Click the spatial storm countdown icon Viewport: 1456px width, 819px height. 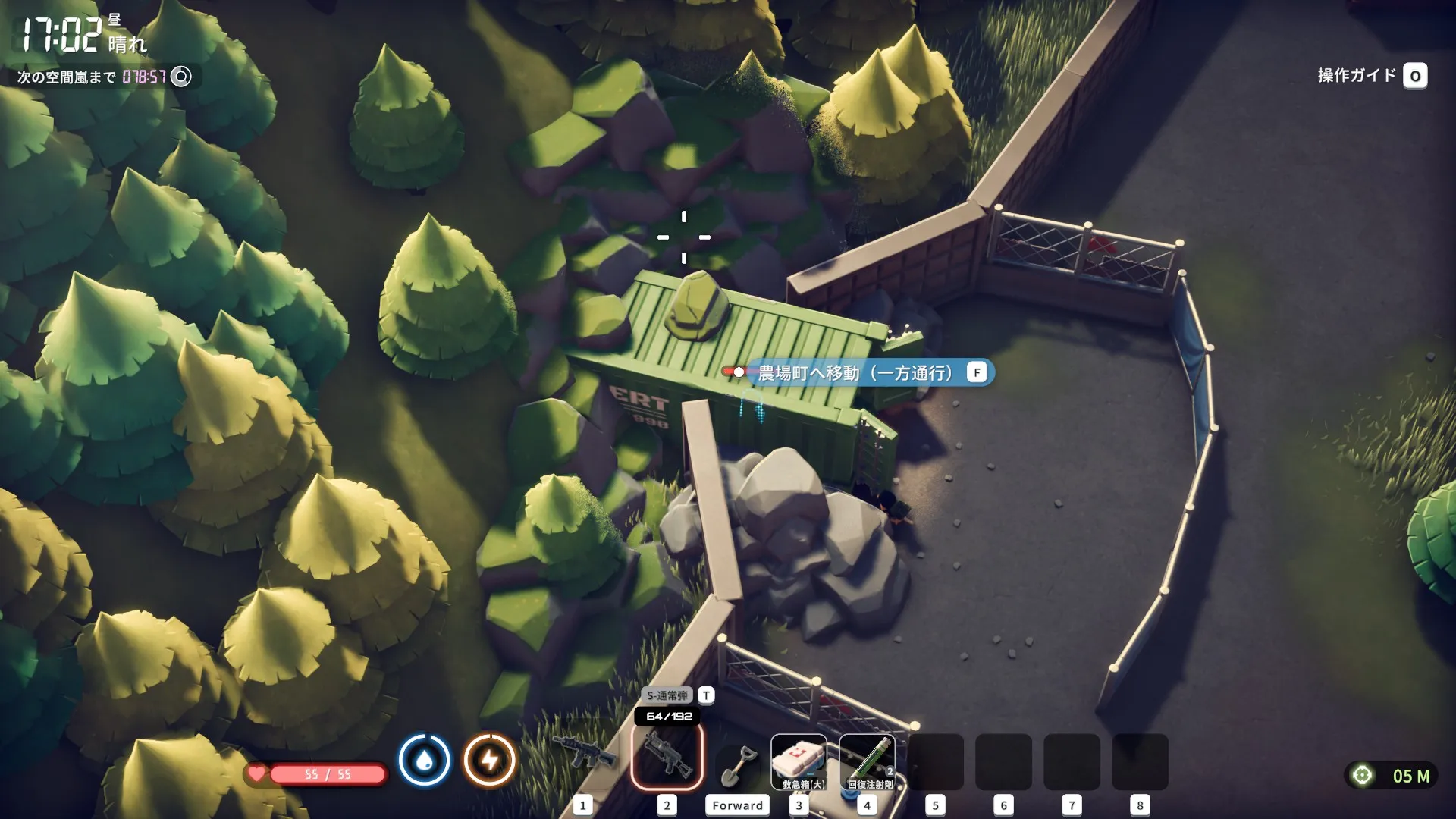click(x=181, y=77)
